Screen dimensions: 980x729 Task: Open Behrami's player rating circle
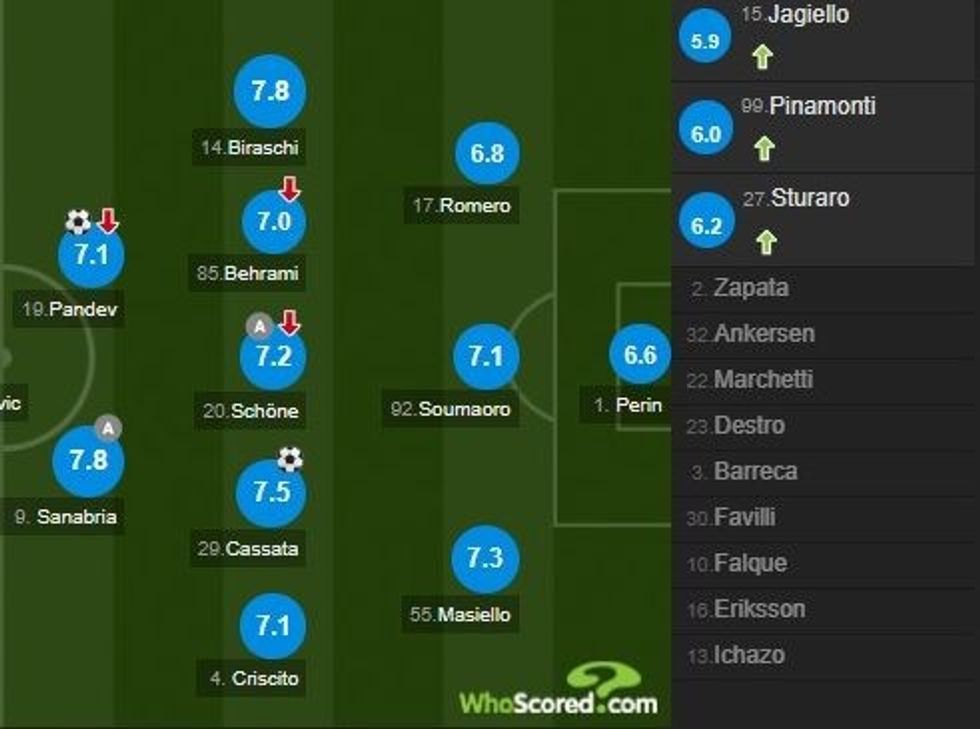coord(273,222)
